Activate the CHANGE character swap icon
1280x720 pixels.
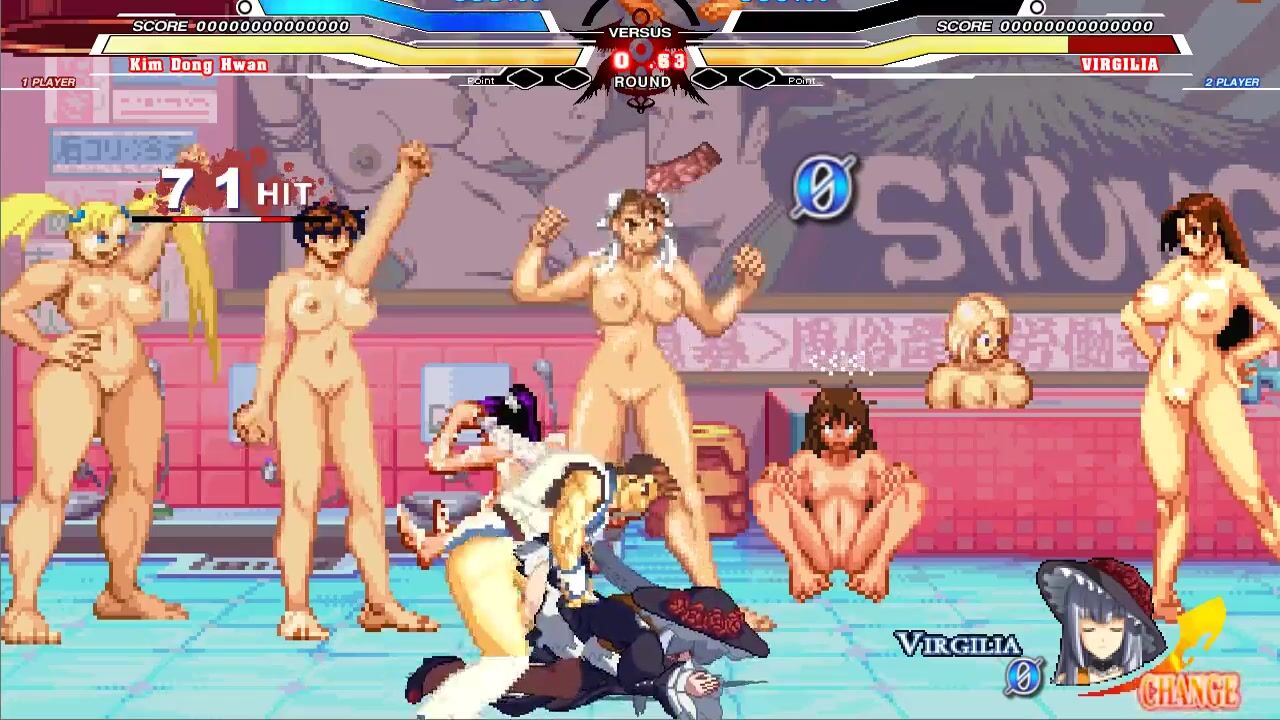point(1190,688)
